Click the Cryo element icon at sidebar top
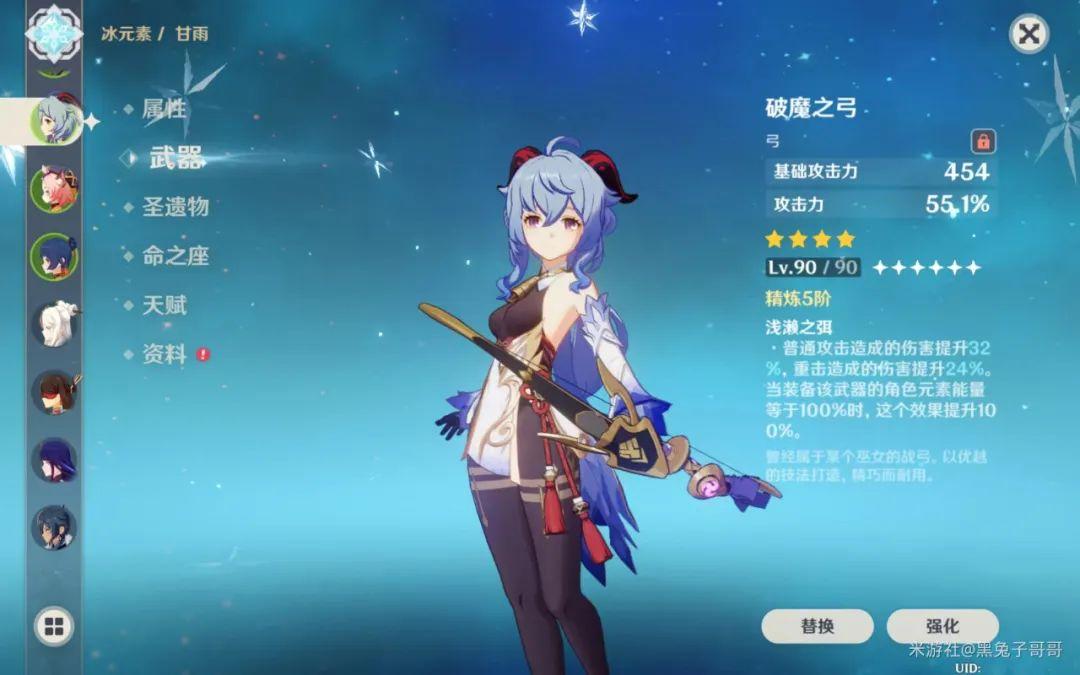 pos(53,32)
